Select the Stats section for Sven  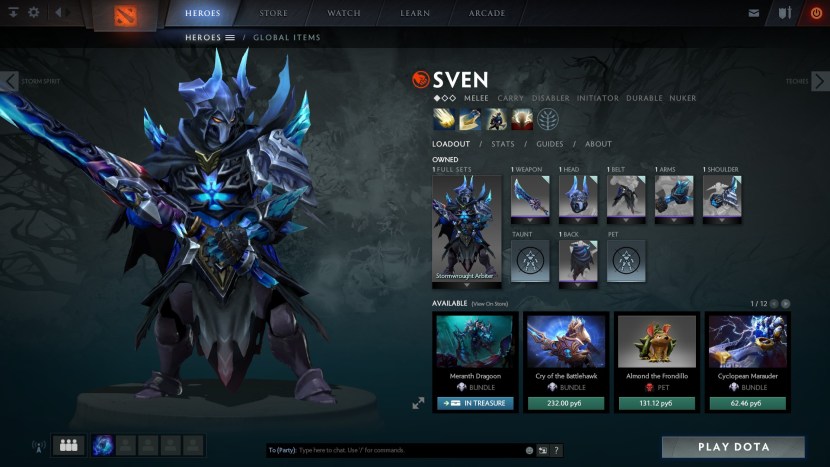pos(502,144)
